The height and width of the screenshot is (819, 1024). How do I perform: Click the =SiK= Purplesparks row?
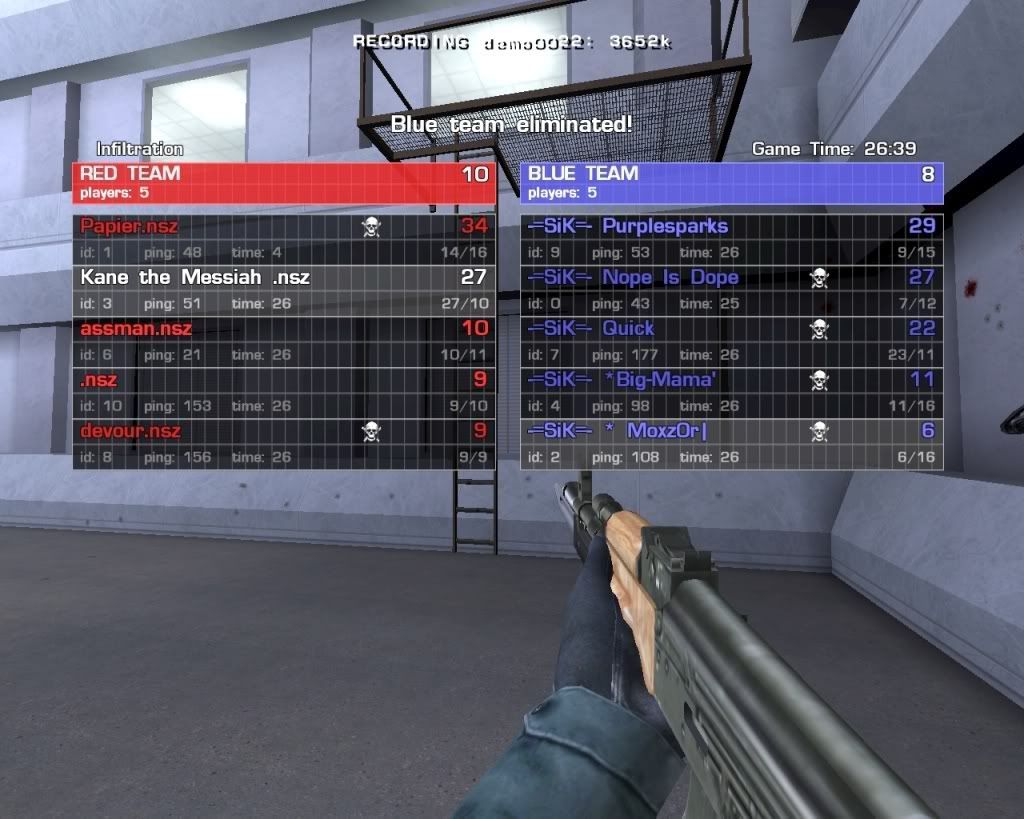click(x=731, y=238)
